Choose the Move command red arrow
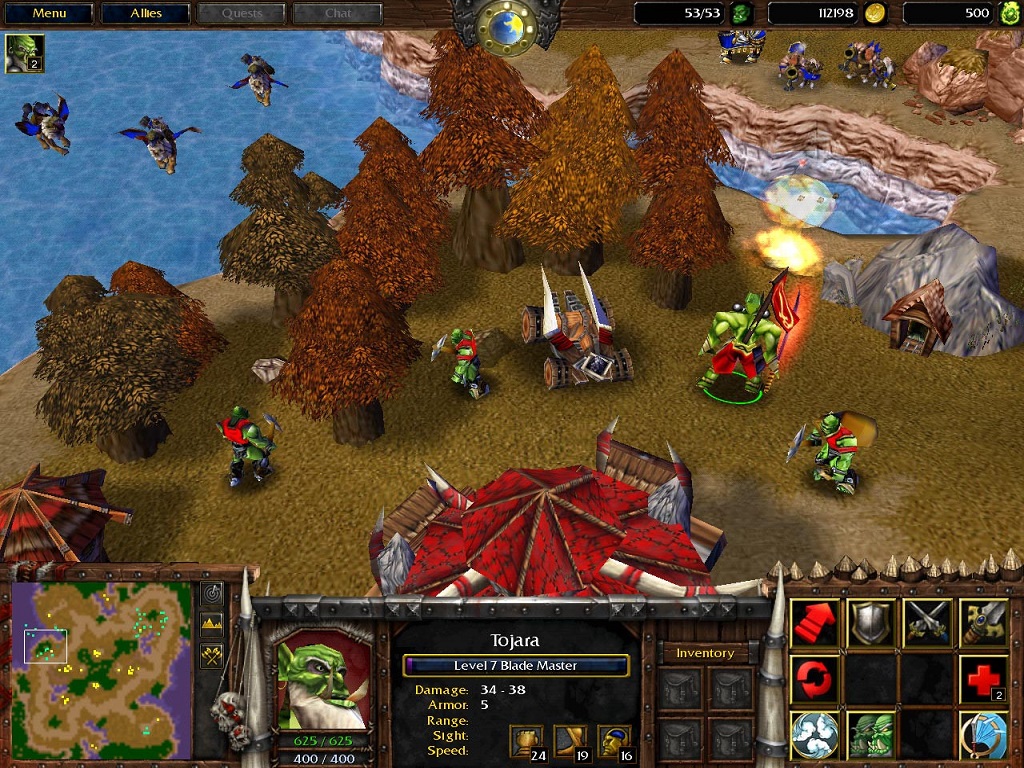The width and height of the screenshot is (1024, 768). click(x=815, y=622)
